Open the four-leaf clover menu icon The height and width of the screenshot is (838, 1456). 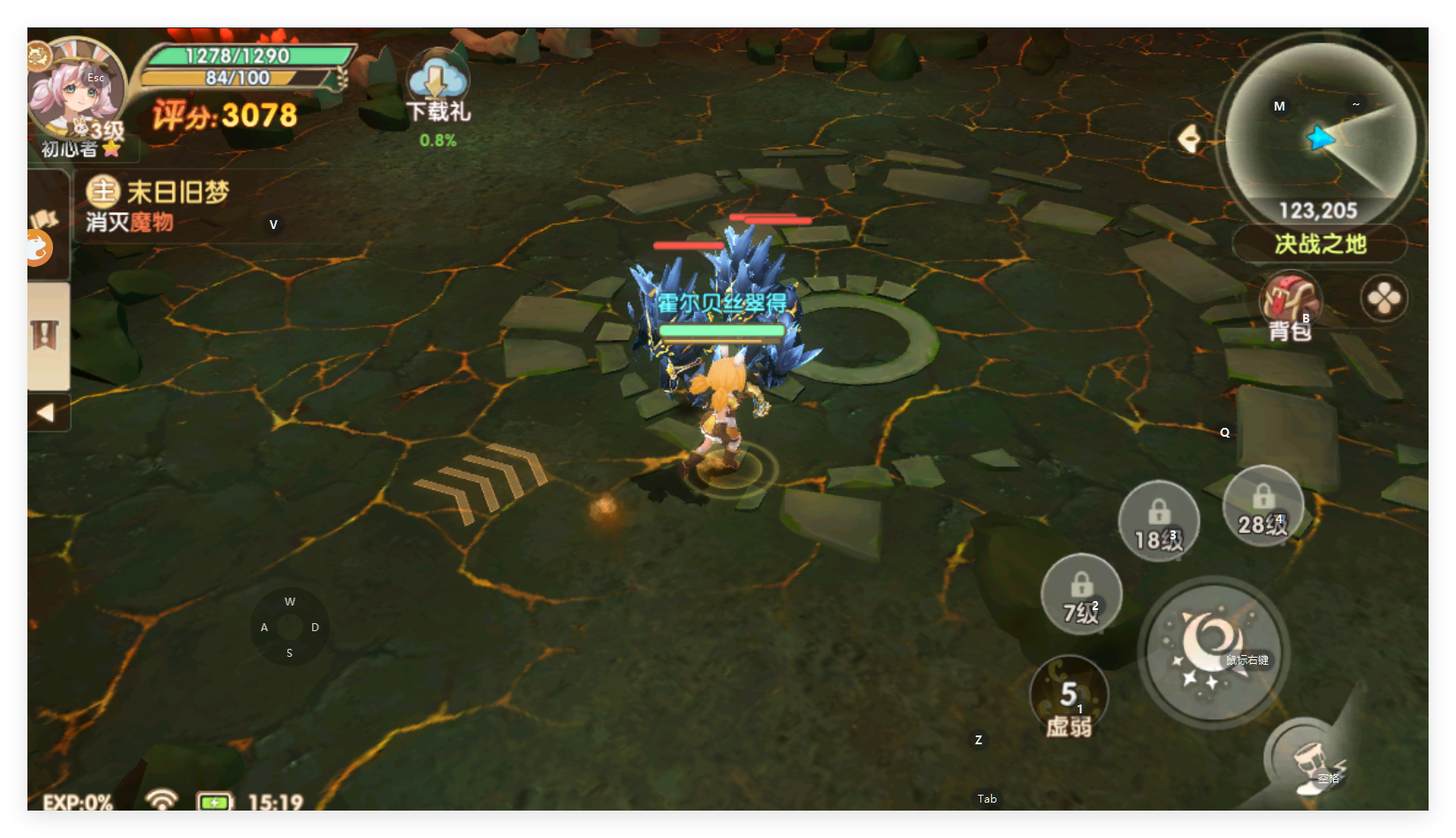(1384, 299)
